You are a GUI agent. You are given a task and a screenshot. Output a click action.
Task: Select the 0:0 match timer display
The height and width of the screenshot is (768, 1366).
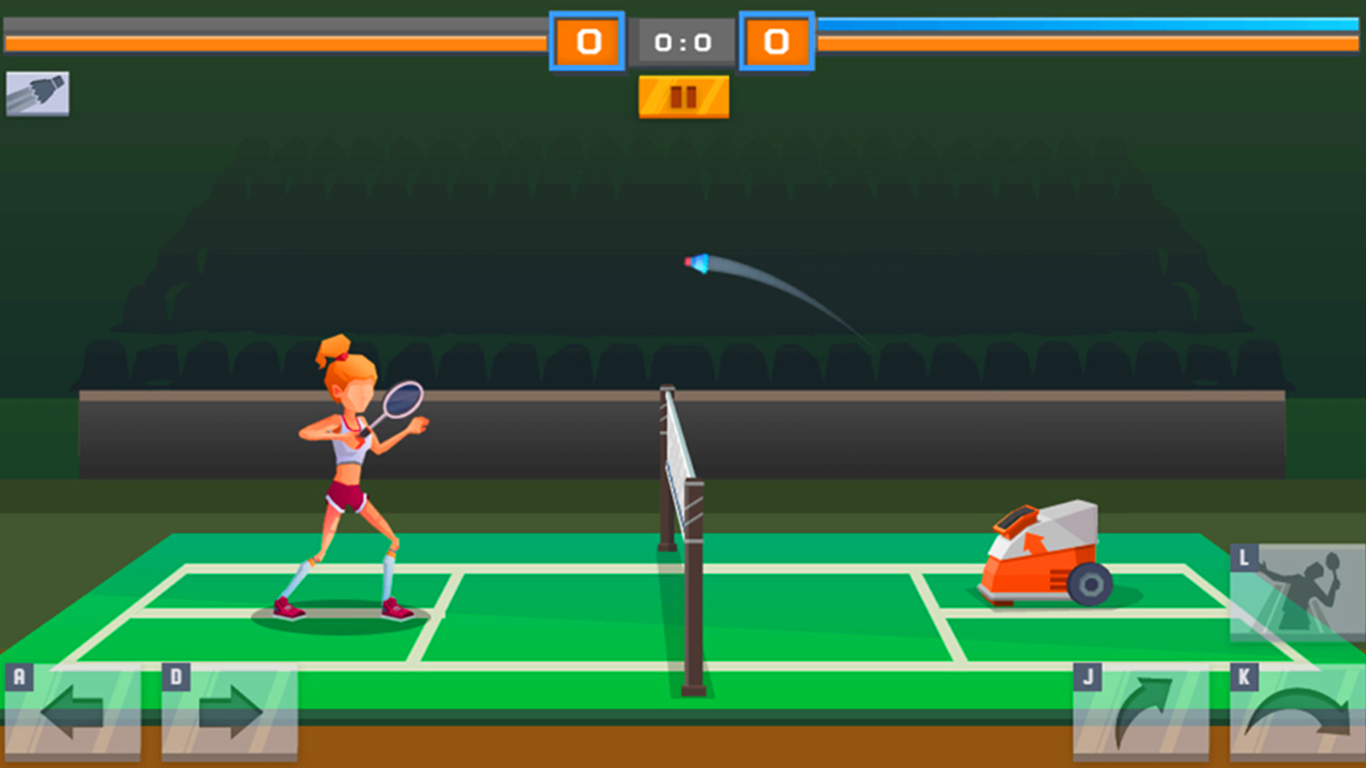(x=683, y=41)
